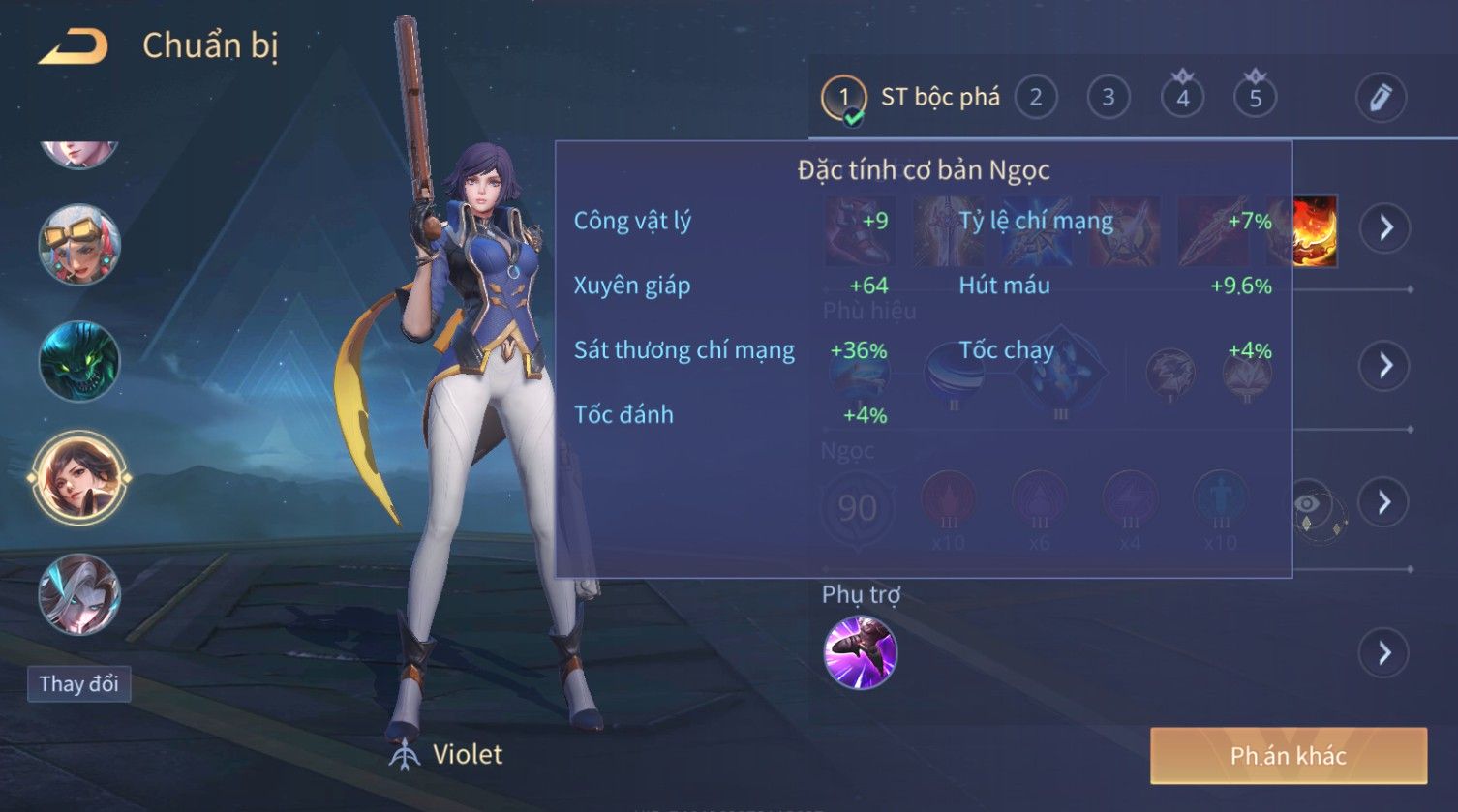Open the Ngọc row arrow

pos(1385,501)
